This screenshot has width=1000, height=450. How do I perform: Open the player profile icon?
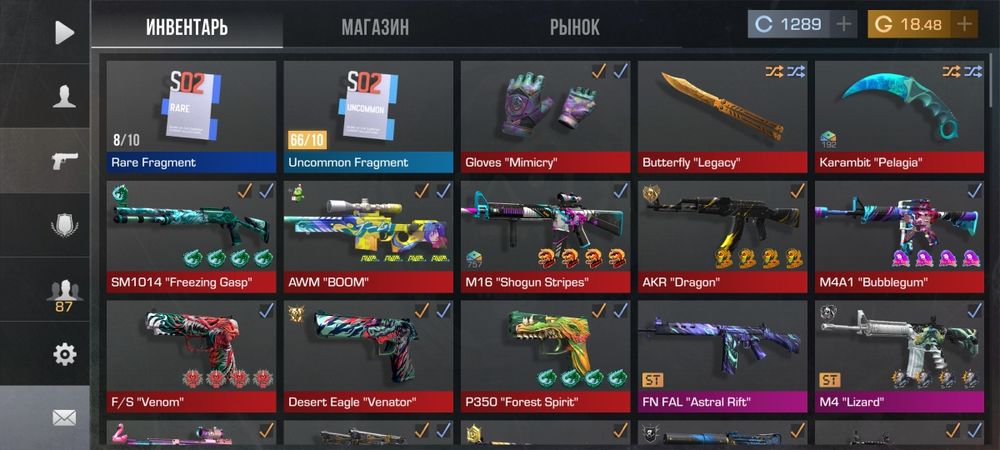coord(64,96)
